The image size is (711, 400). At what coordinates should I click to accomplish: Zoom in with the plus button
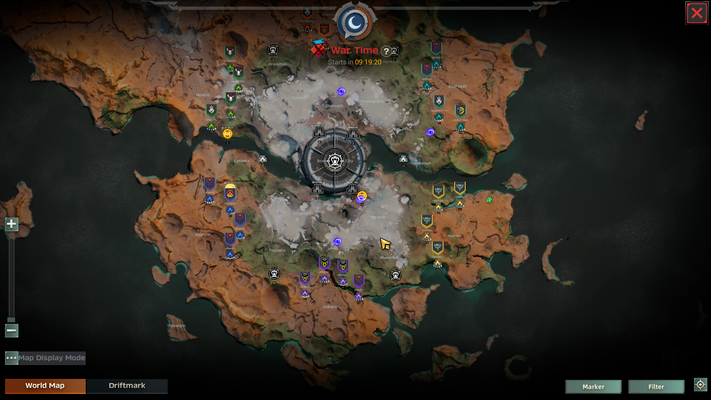click(x=12, y=225)
